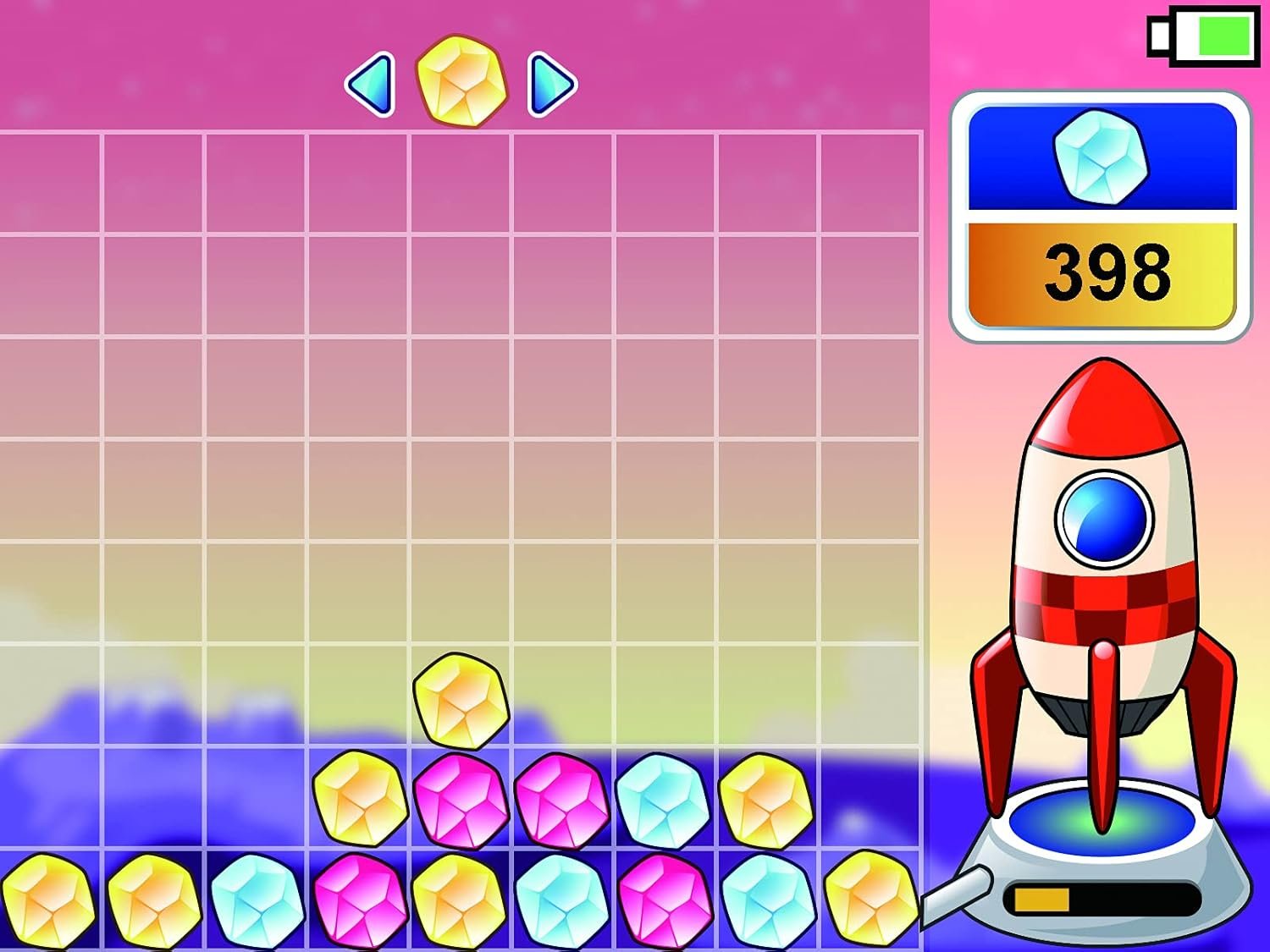Select the yellow gem between the arrows
The image size is (1270, 952).
click(x=461, y=81)
